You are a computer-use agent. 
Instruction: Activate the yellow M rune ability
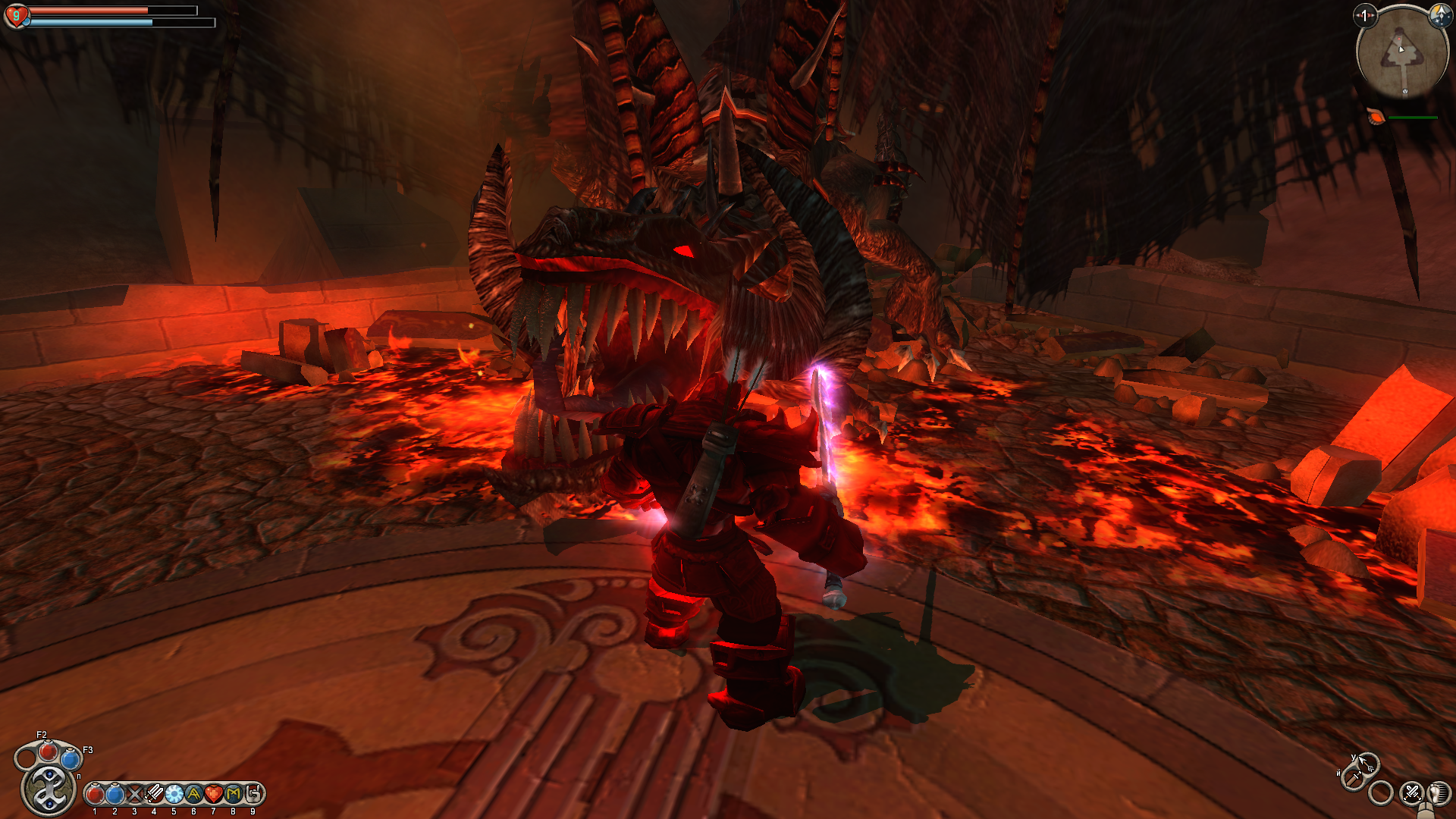pos(233,794)
